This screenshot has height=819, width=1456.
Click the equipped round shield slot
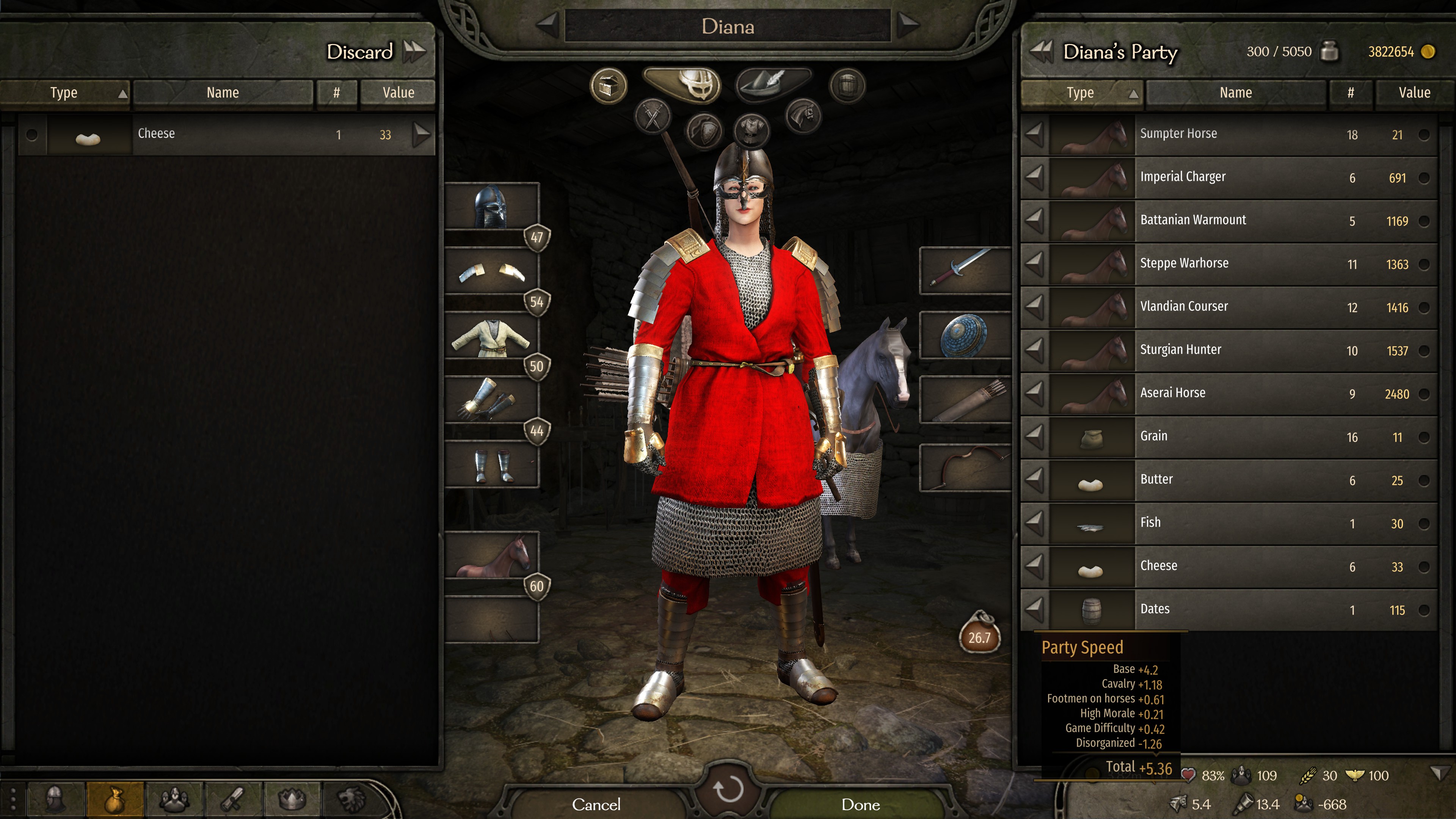coord(965,335)
